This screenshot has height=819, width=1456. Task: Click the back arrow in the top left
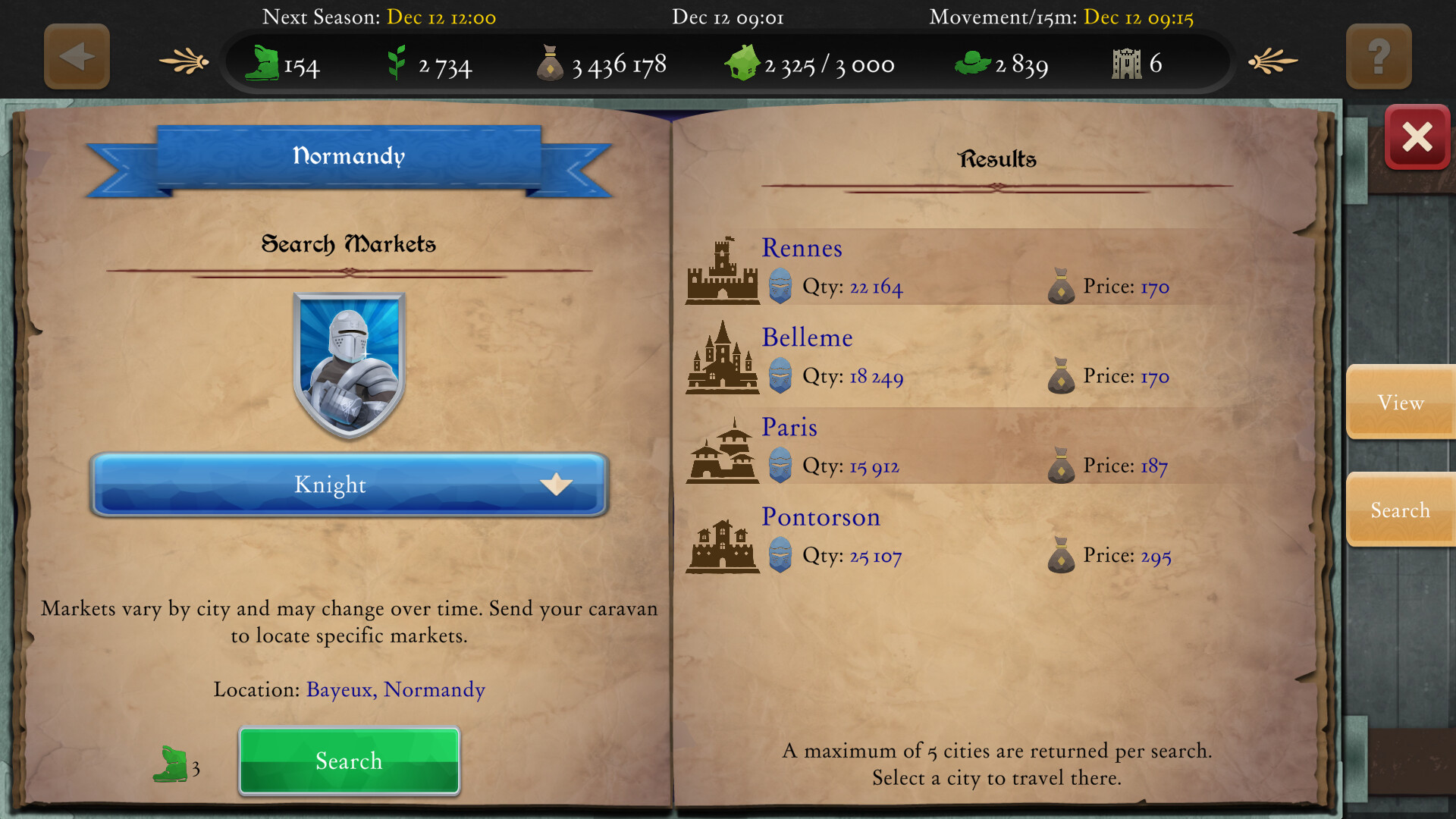[76, 56]
